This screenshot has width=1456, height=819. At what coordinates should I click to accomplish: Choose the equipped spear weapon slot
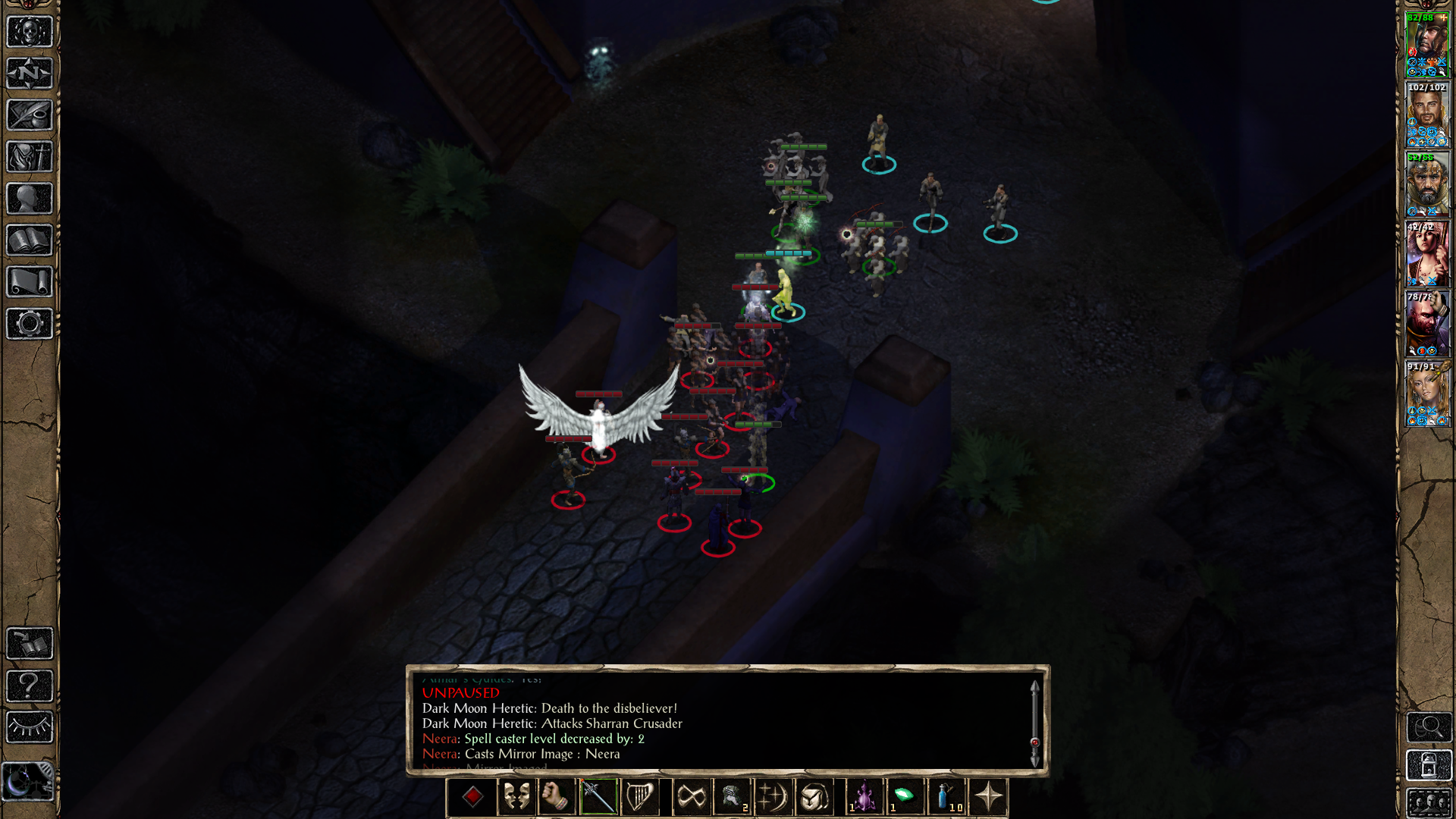click(598, 797)
